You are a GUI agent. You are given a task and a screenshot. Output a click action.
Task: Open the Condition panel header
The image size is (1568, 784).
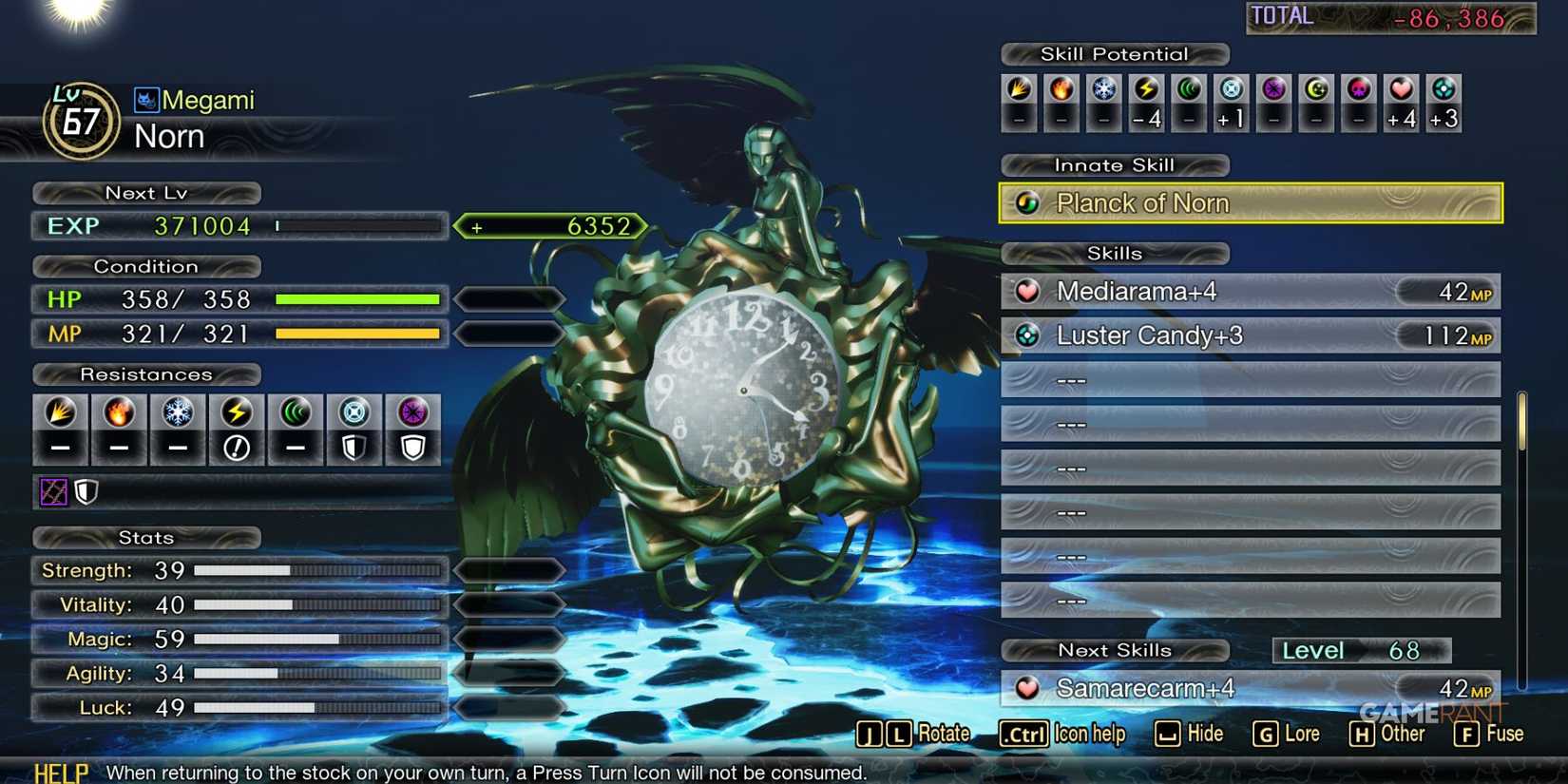click(x=145, y=266)
